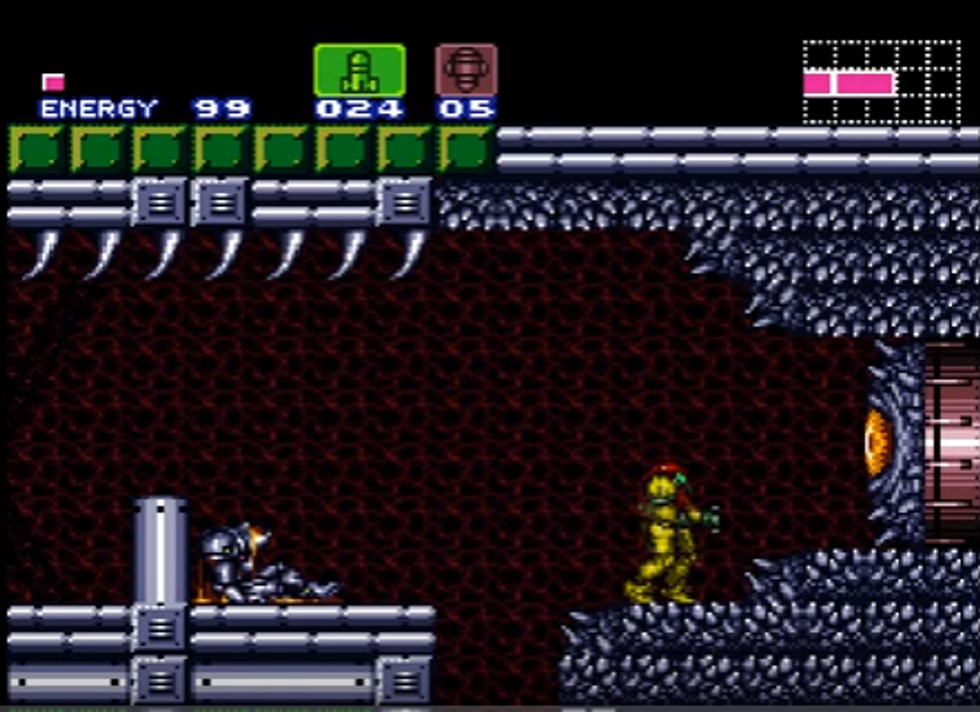The width and height of the screenshot is (980, 712).
Task: Select the green missile weapon icon
Action: point(359,70)
